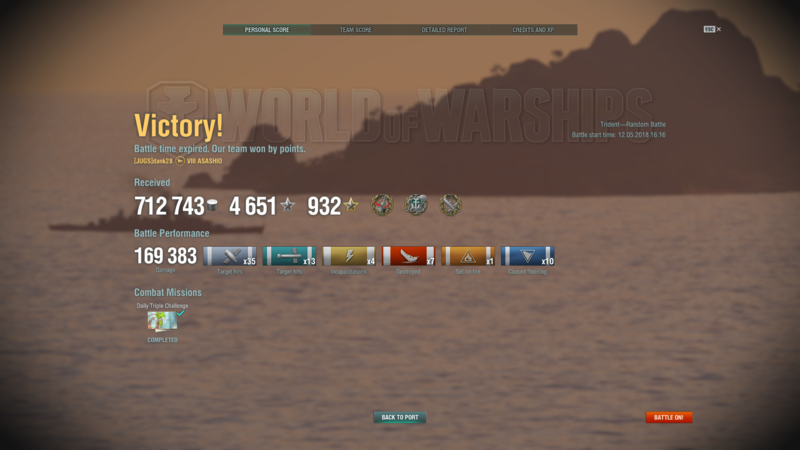This screenshot has width=800, height=450.
Task: View the anchor achievement medal
Action: [416, 206]
